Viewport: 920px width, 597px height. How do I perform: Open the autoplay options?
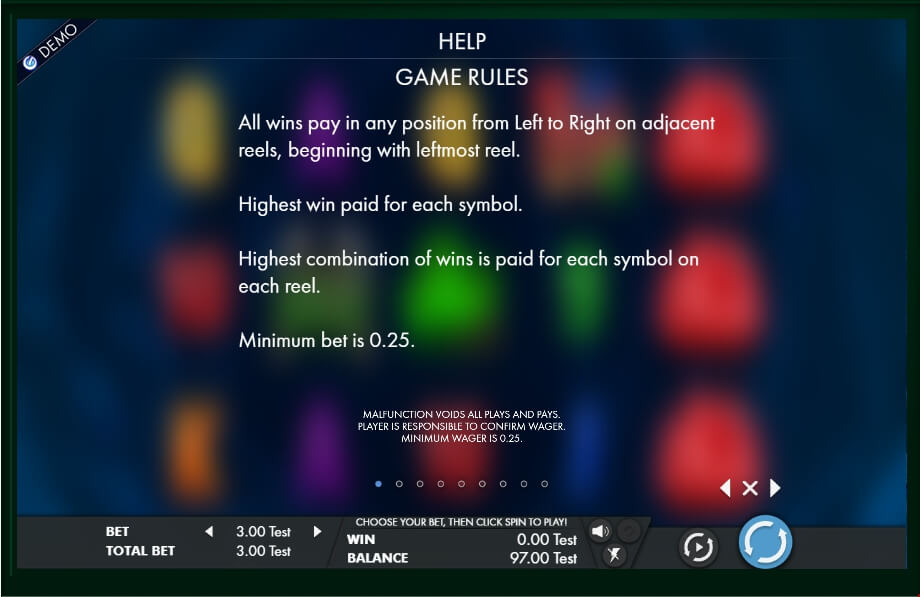[697, 546]
